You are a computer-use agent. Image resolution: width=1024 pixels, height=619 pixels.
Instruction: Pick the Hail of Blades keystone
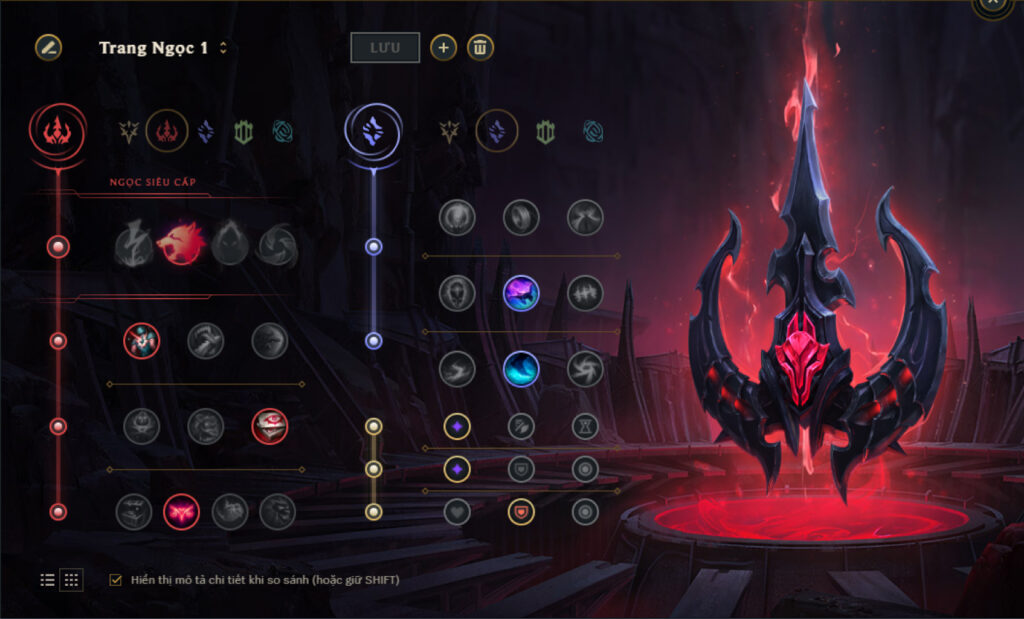[x=276, y=243]
